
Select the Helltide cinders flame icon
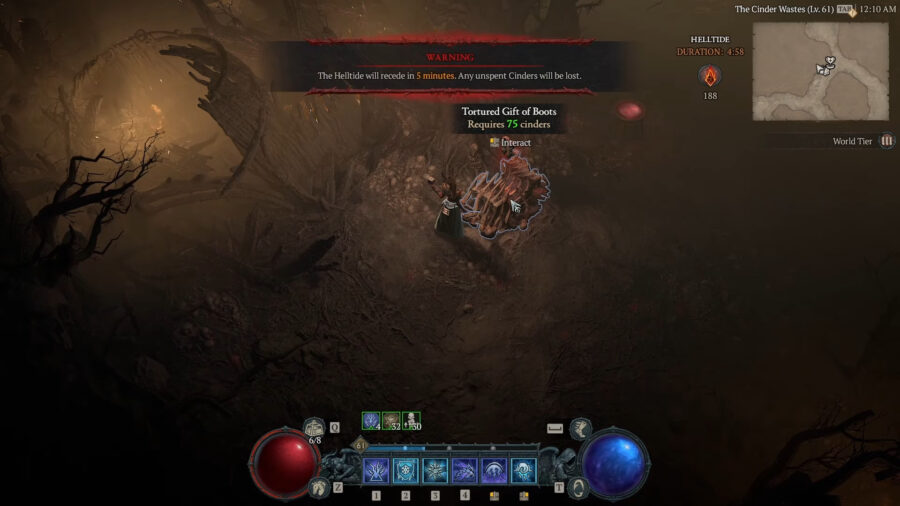click(x=710, y=76)
